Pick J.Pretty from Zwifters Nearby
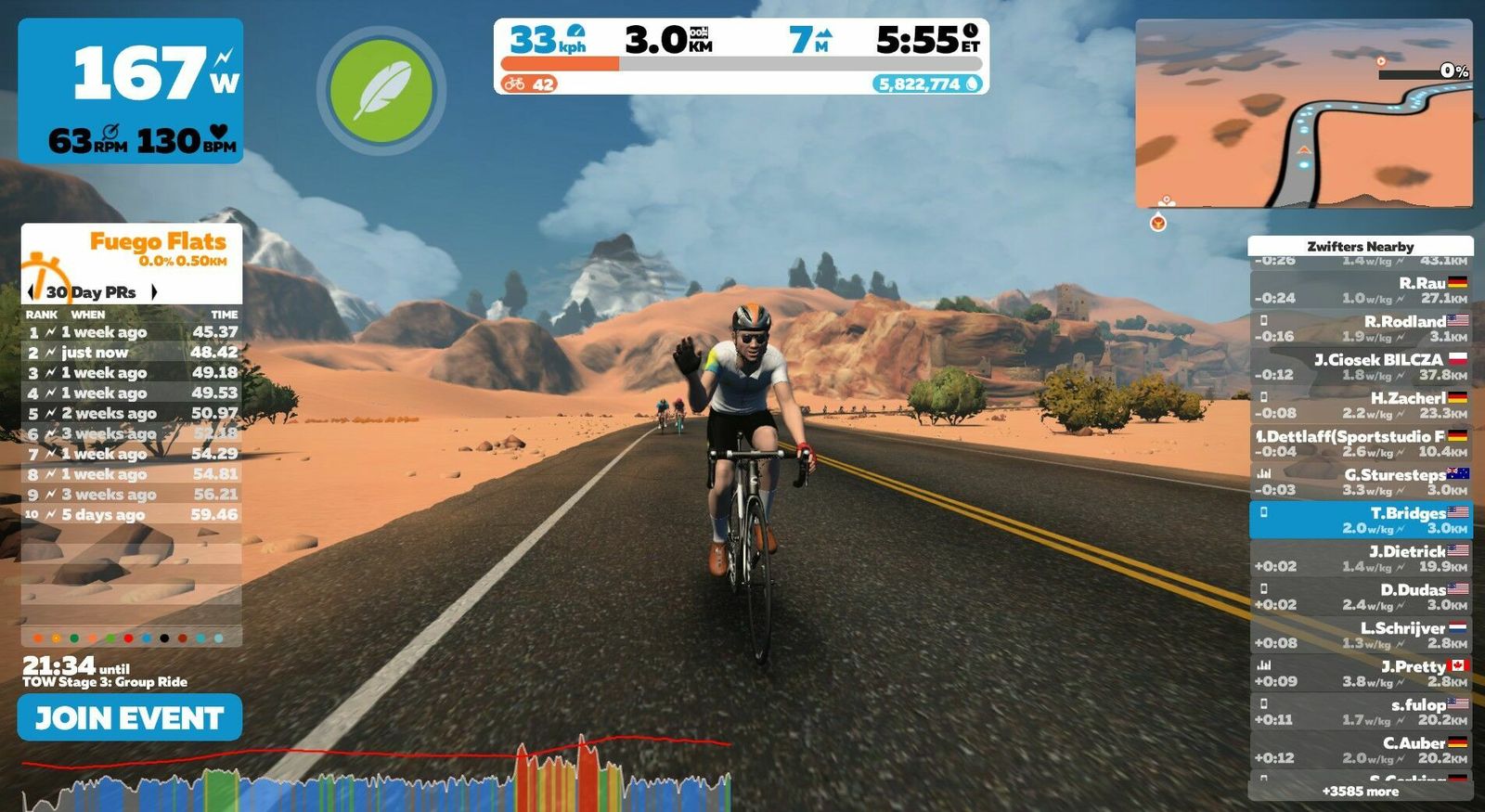 point(1360,673)
